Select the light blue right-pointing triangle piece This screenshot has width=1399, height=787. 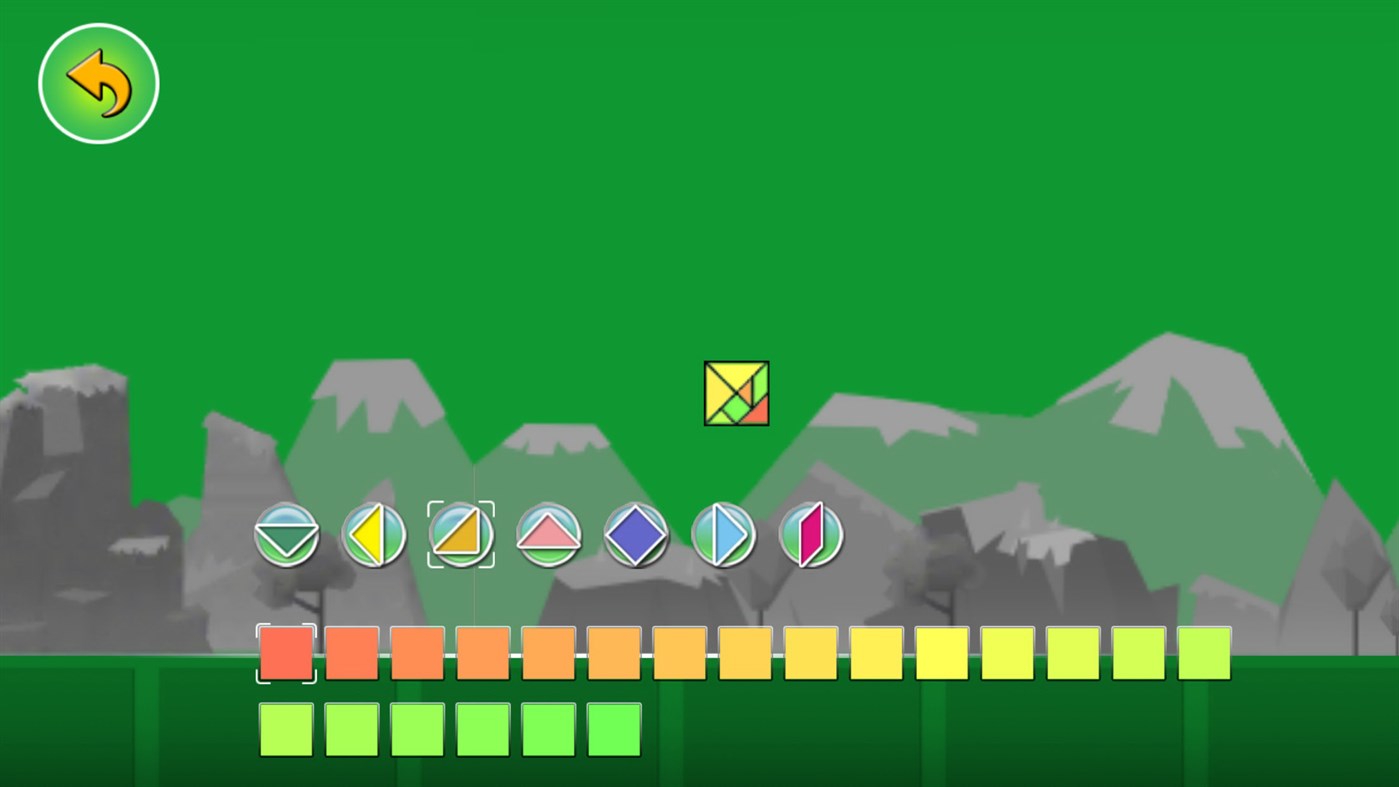pos(724,535)
